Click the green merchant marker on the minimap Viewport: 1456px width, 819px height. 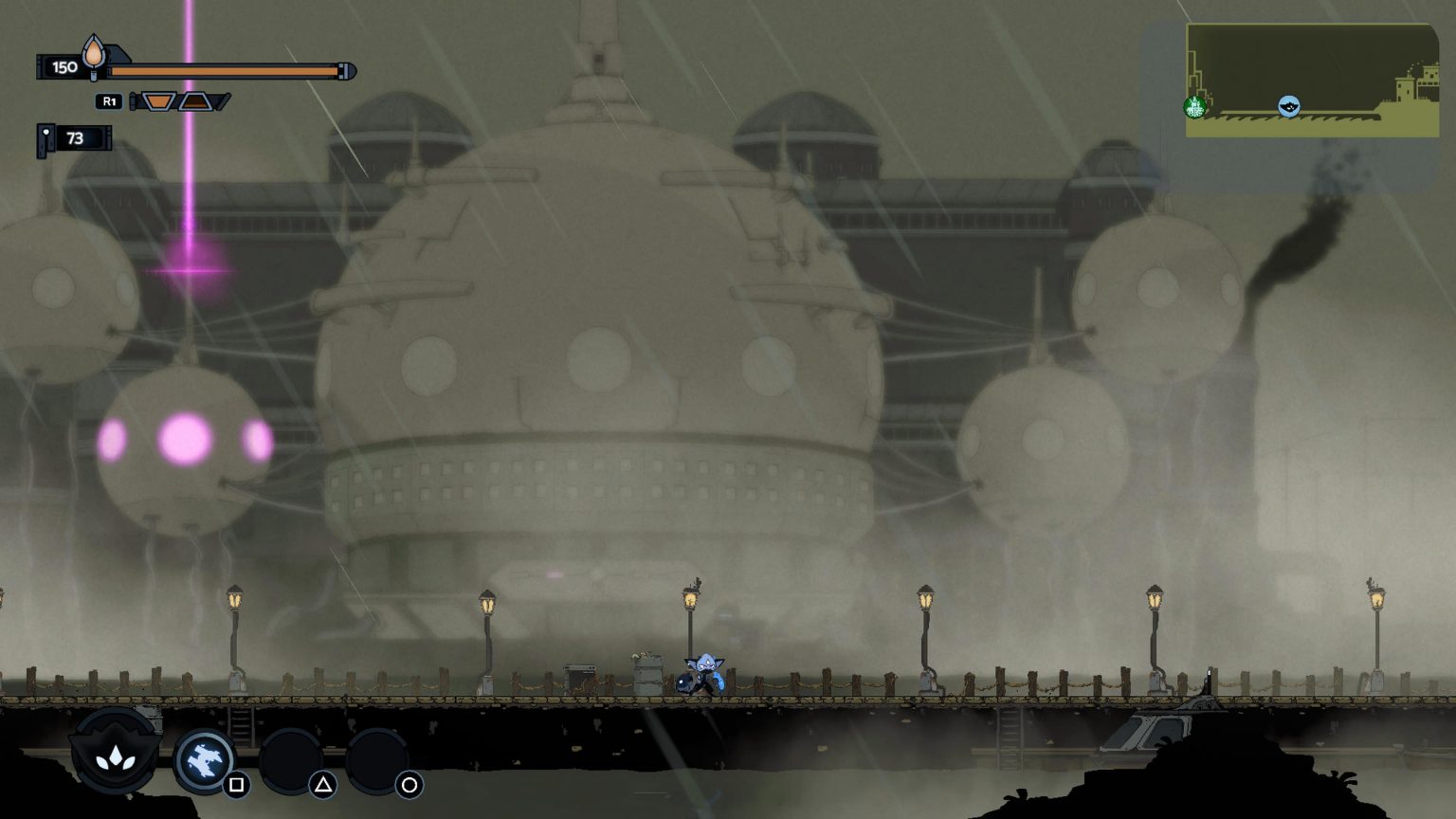pyautogui.click(x=1195, y=107)
